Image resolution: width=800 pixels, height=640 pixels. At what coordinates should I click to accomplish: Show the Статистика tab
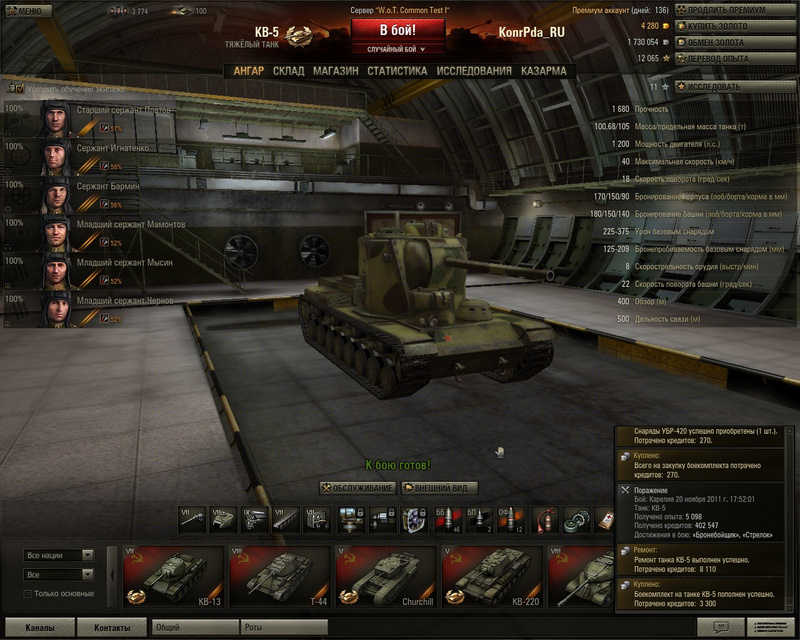coord(397,72)
